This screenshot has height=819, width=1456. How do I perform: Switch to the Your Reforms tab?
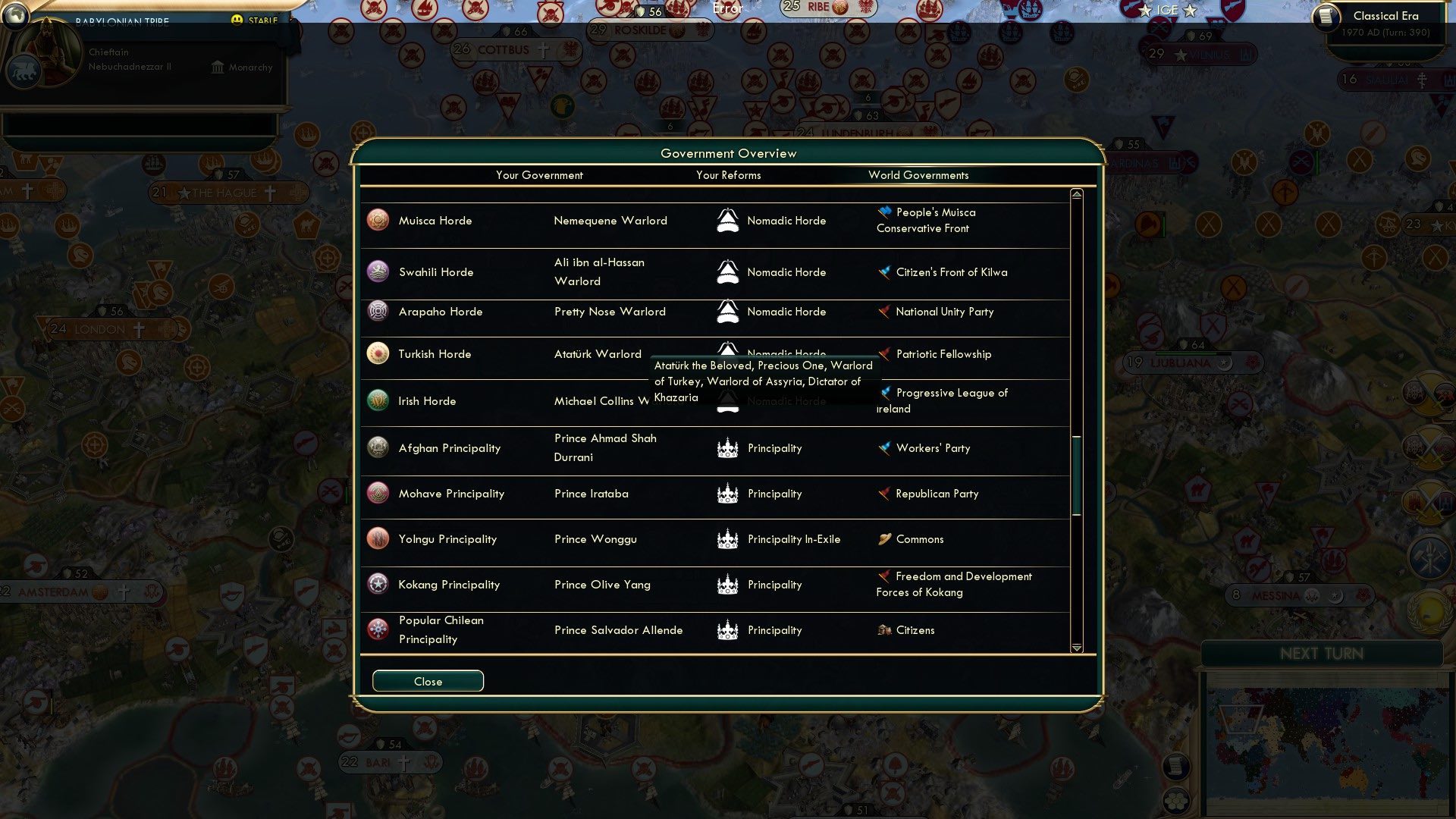(x=728, y=175)
